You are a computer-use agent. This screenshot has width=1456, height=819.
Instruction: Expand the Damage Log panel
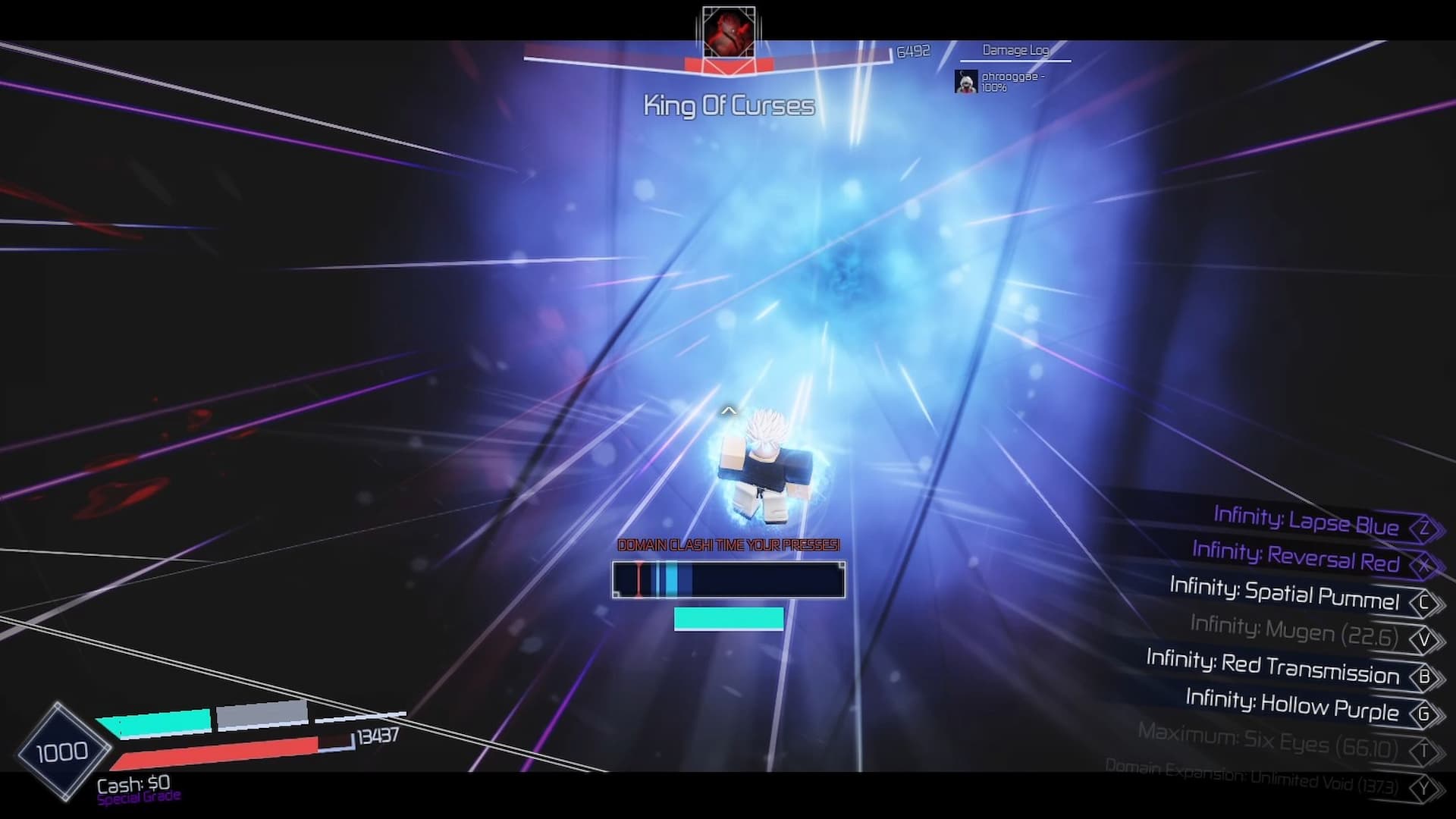click(x=1015, y=51)
